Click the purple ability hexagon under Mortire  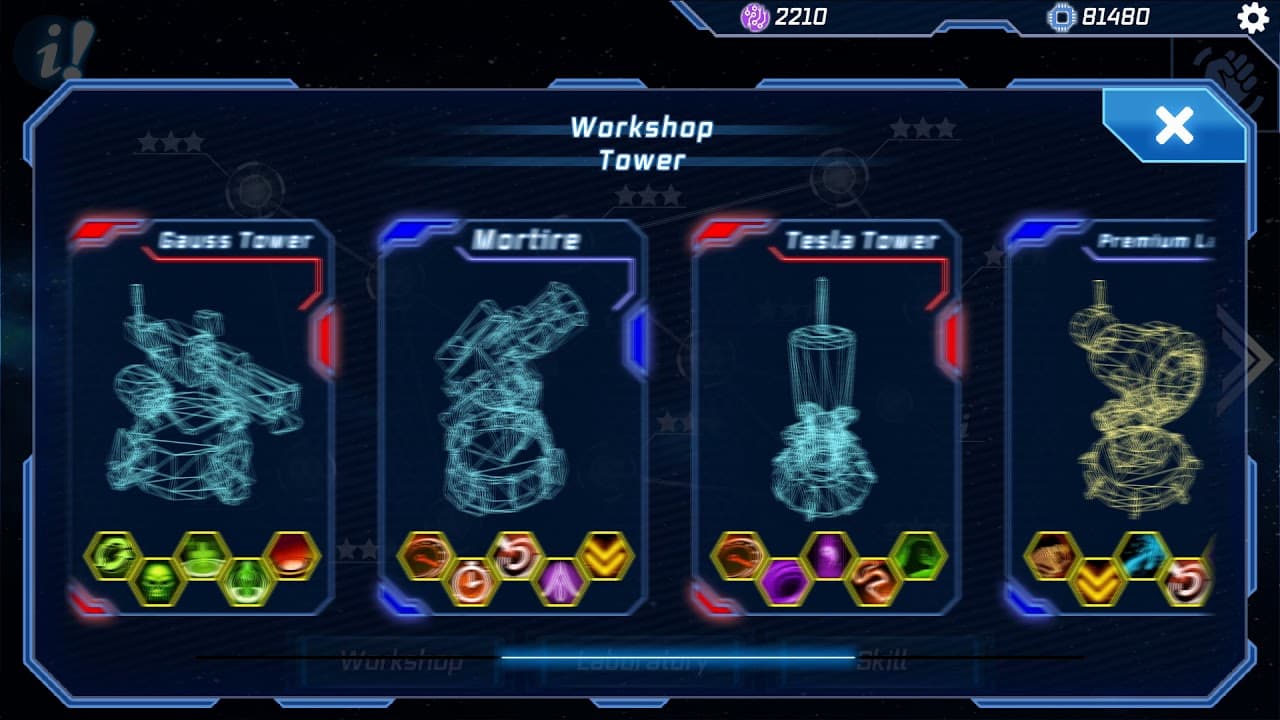click(x=559, y=581)
